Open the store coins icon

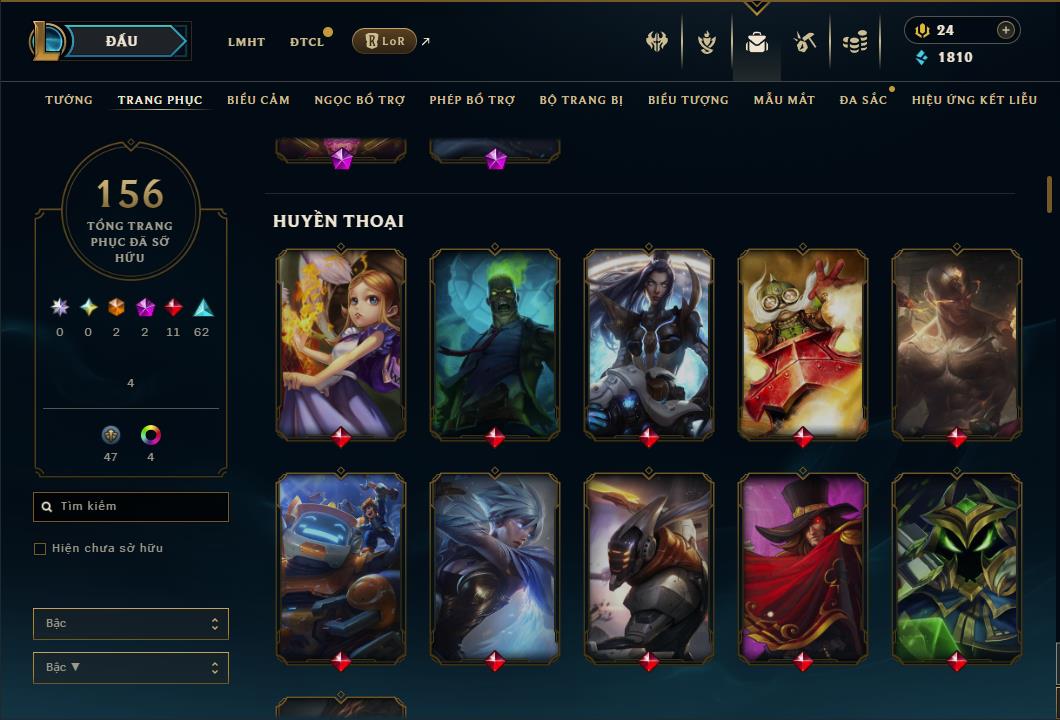point(854,42)
